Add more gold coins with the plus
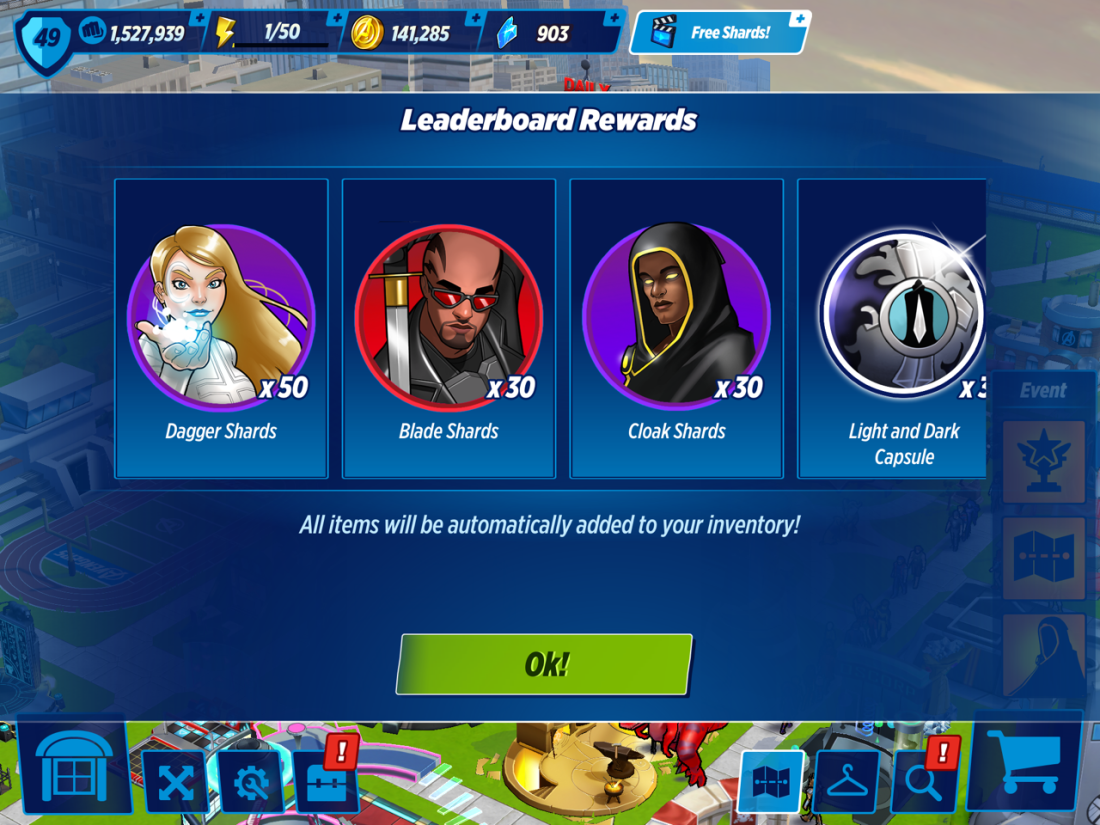The height and width of the screenshot is (825, 1100). pos(474,18)
